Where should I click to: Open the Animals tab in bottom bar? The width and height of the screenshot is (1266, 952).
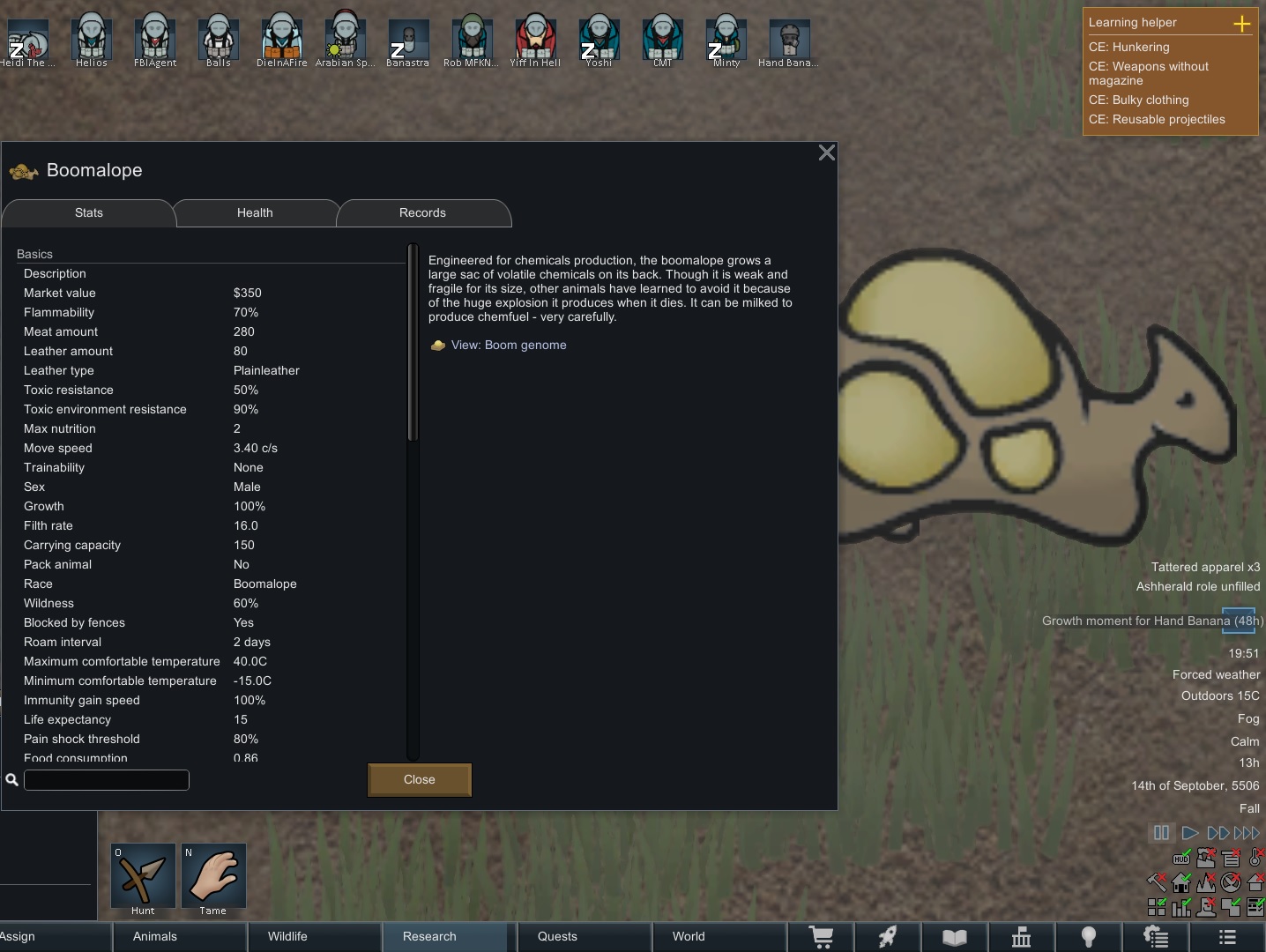tap(155, 936)
